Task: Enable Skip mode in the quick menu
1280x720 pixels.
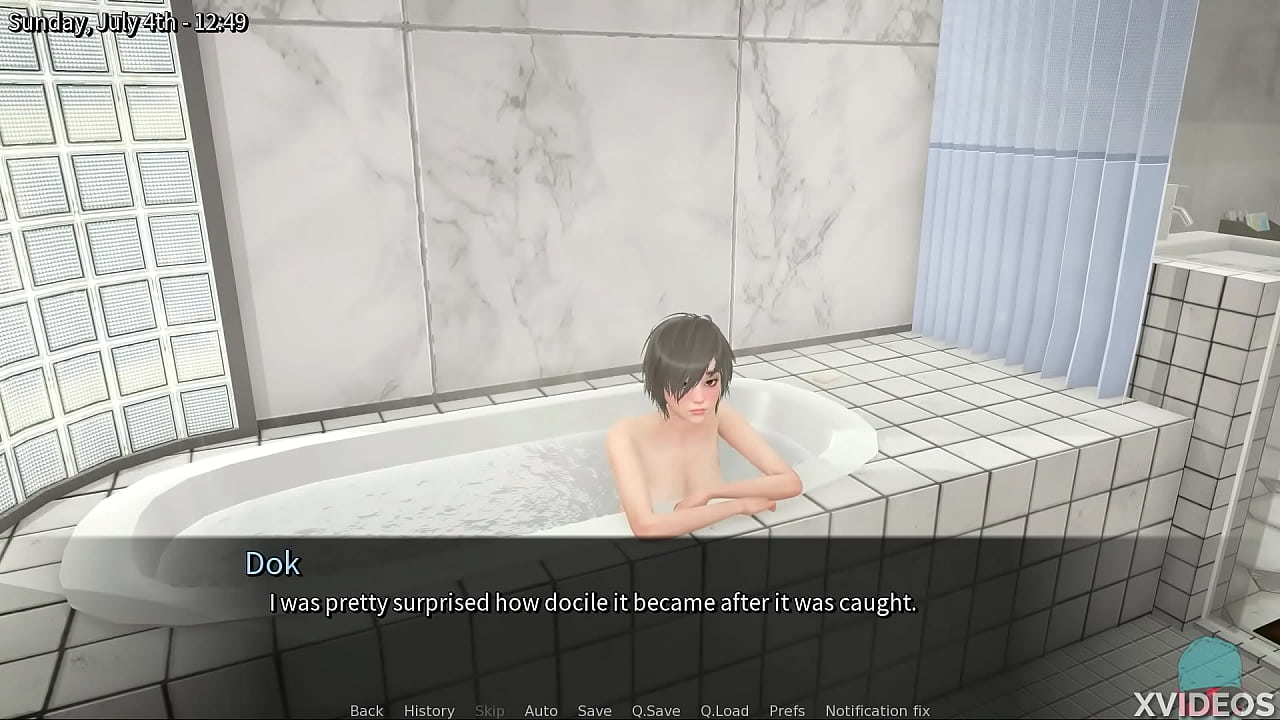Action: click(x=489, y=710)
